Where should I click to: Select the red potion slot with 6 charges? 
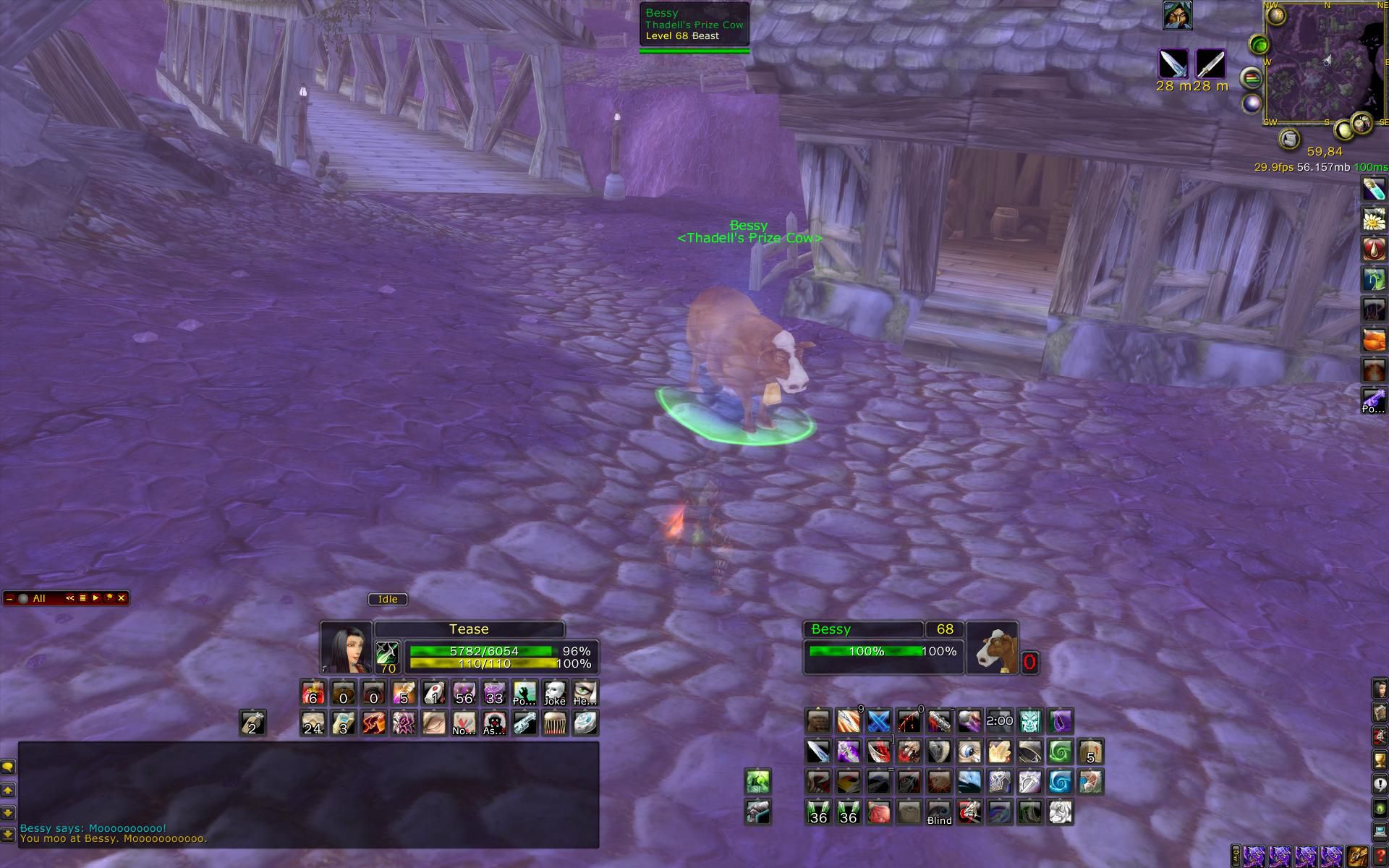click(313, 693)
